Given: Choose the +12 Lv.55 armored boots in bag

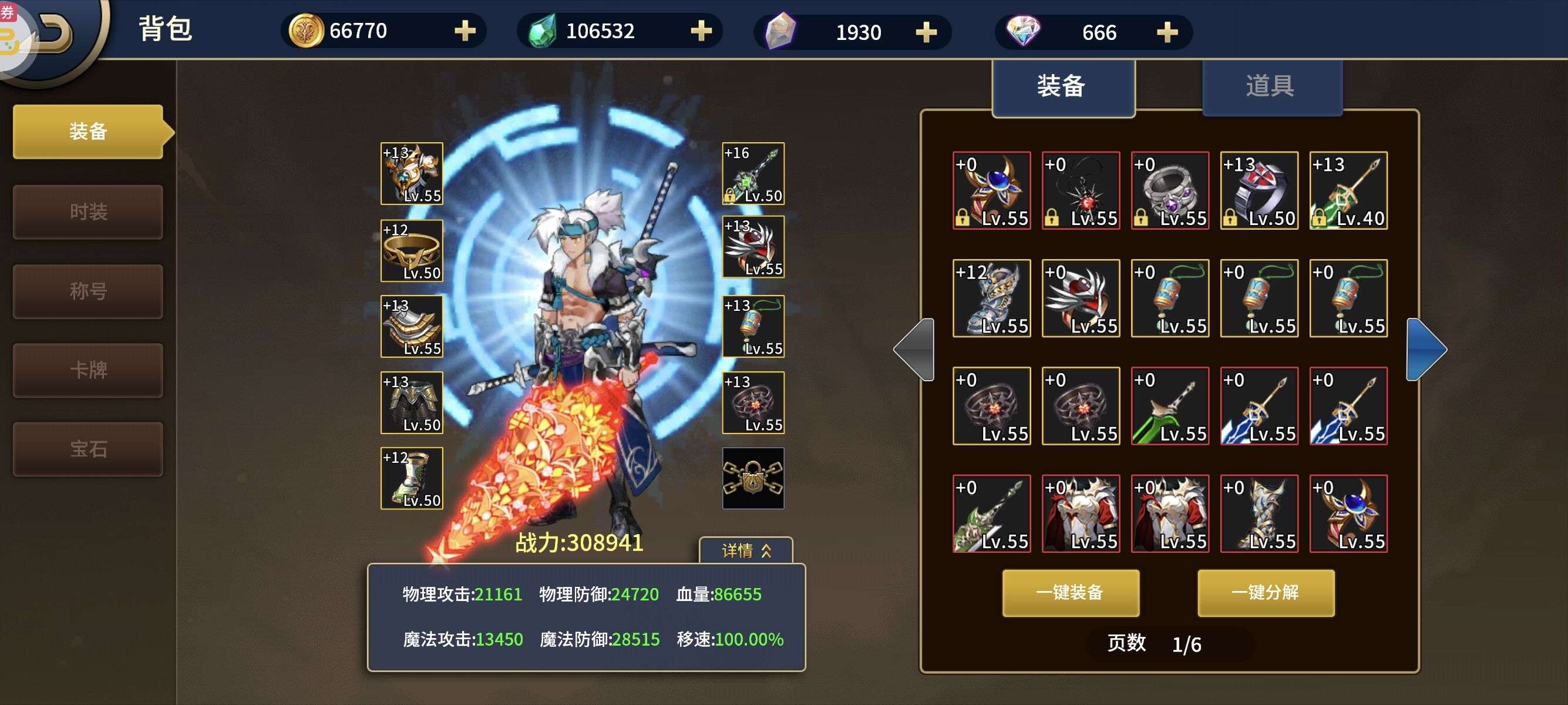Looking at the screenshot, I should pos(991,298).
